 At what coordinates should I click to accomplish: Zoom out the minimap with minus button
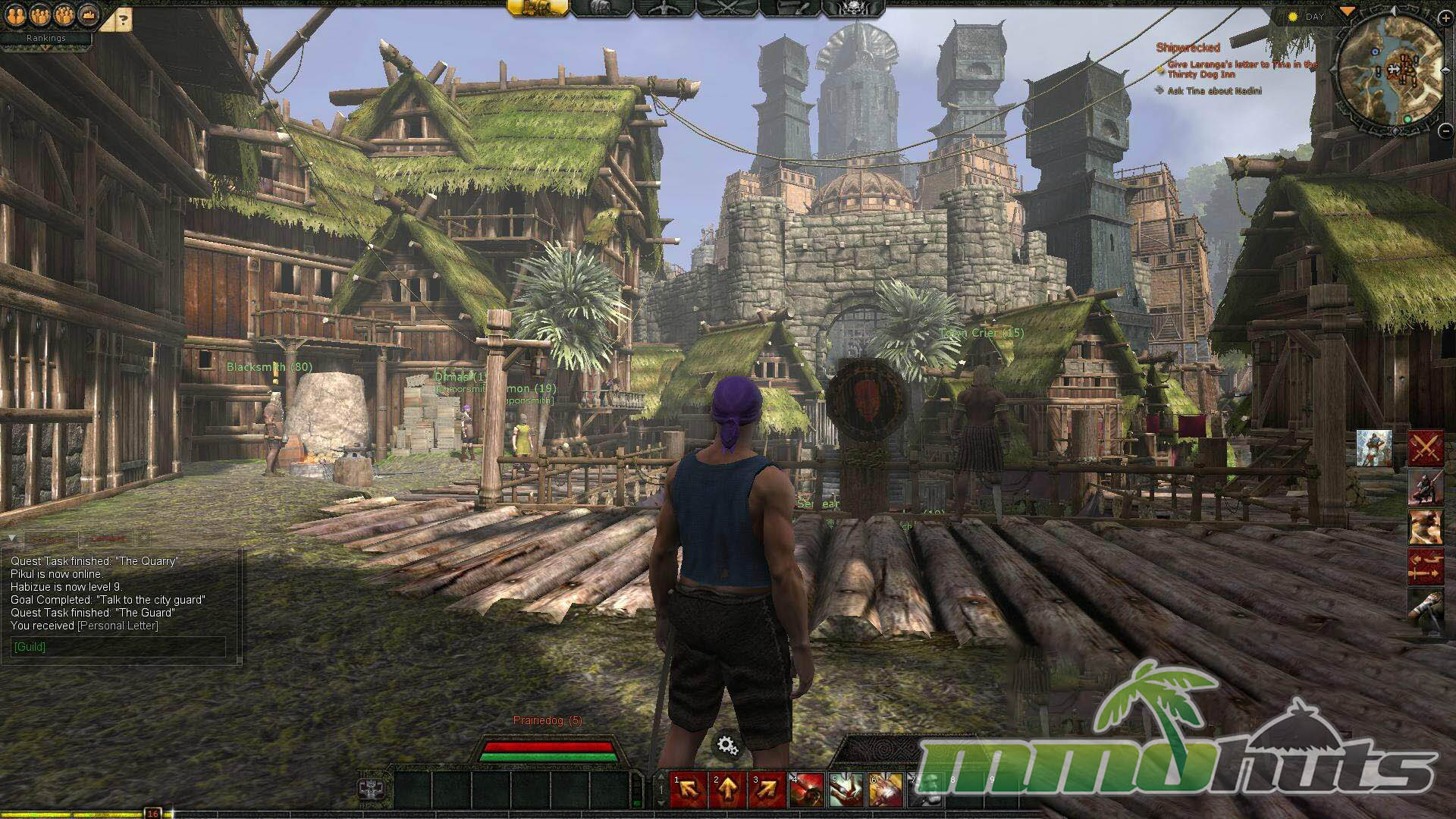tap(1445, 130)
